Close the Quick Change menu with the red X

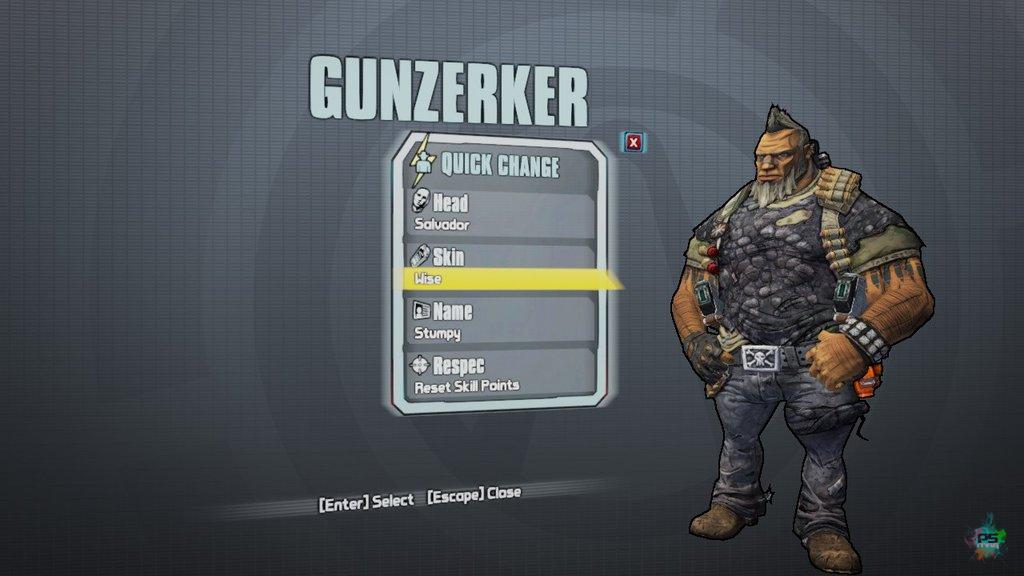[633, 143]
